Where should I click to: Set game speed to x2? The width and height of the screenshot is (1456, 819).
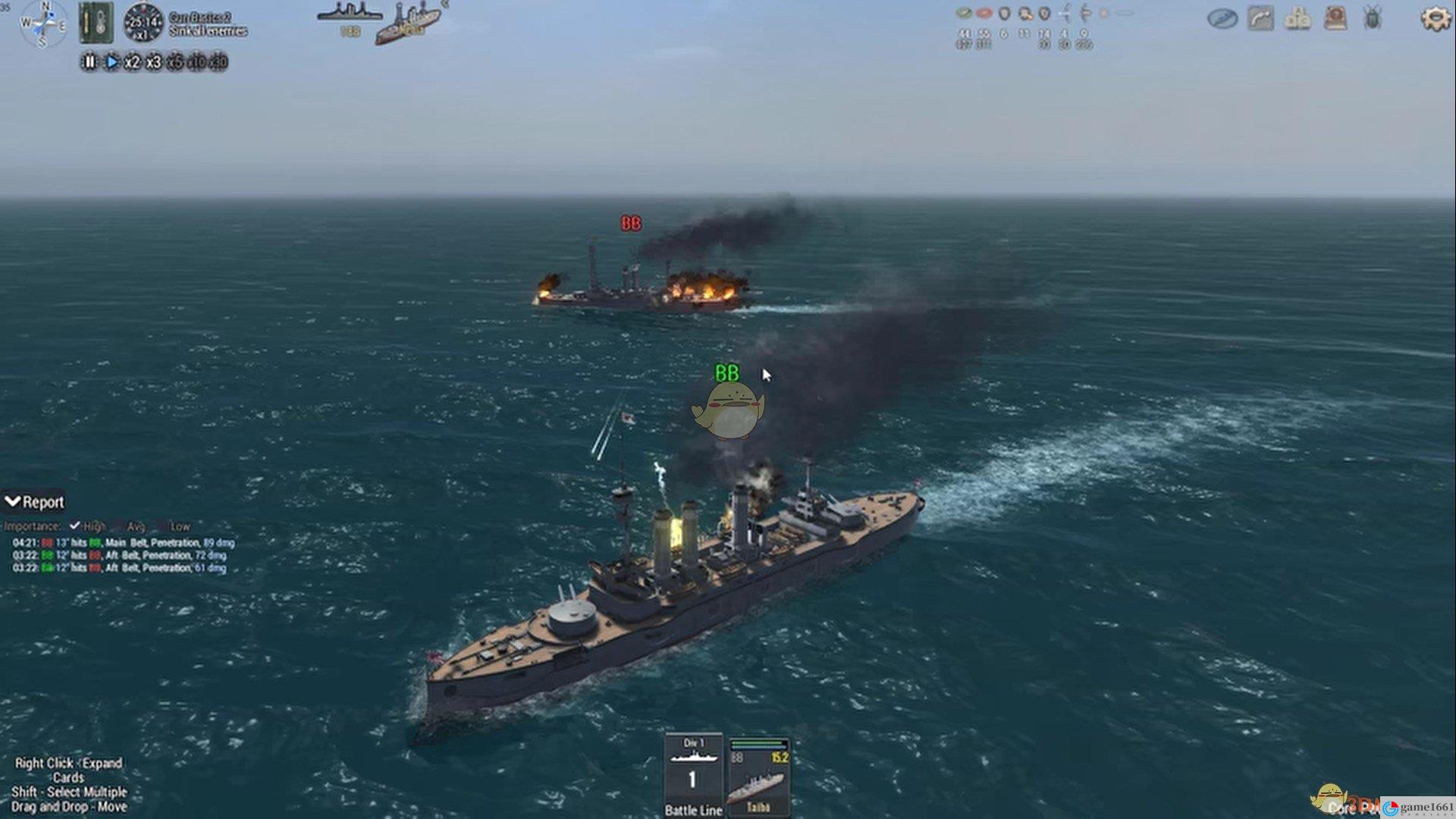(132, 62)
